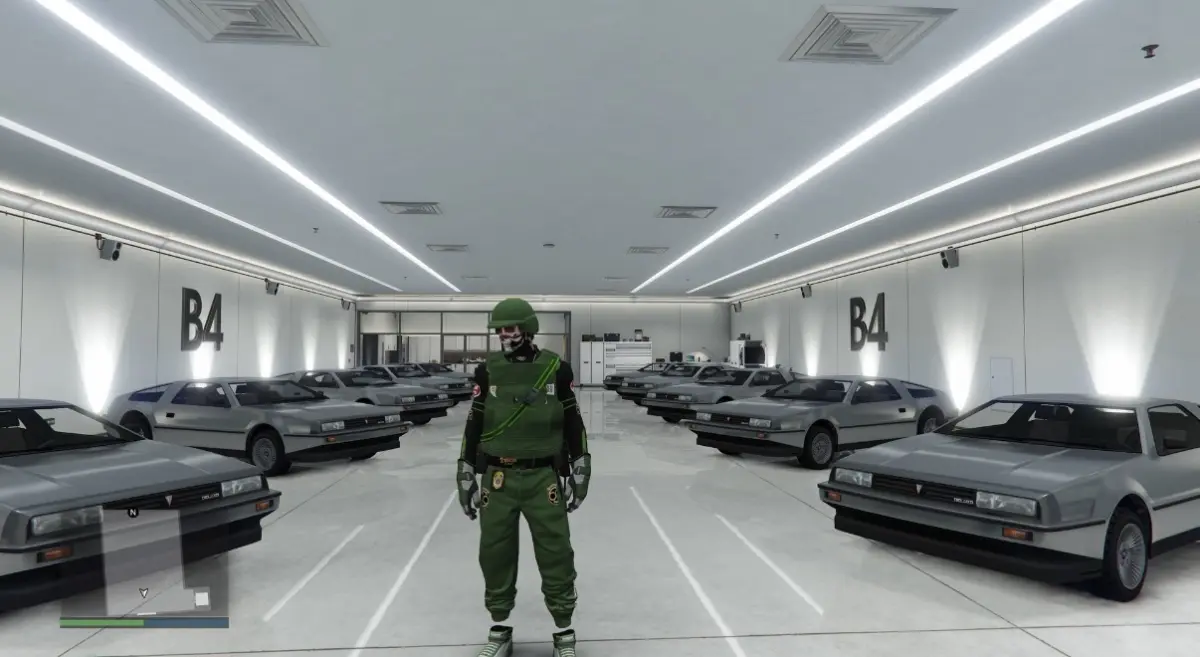Click the north compass marker on minimap
The image size is (1200, 657).
pyautogui.click(x=133, y=512)
